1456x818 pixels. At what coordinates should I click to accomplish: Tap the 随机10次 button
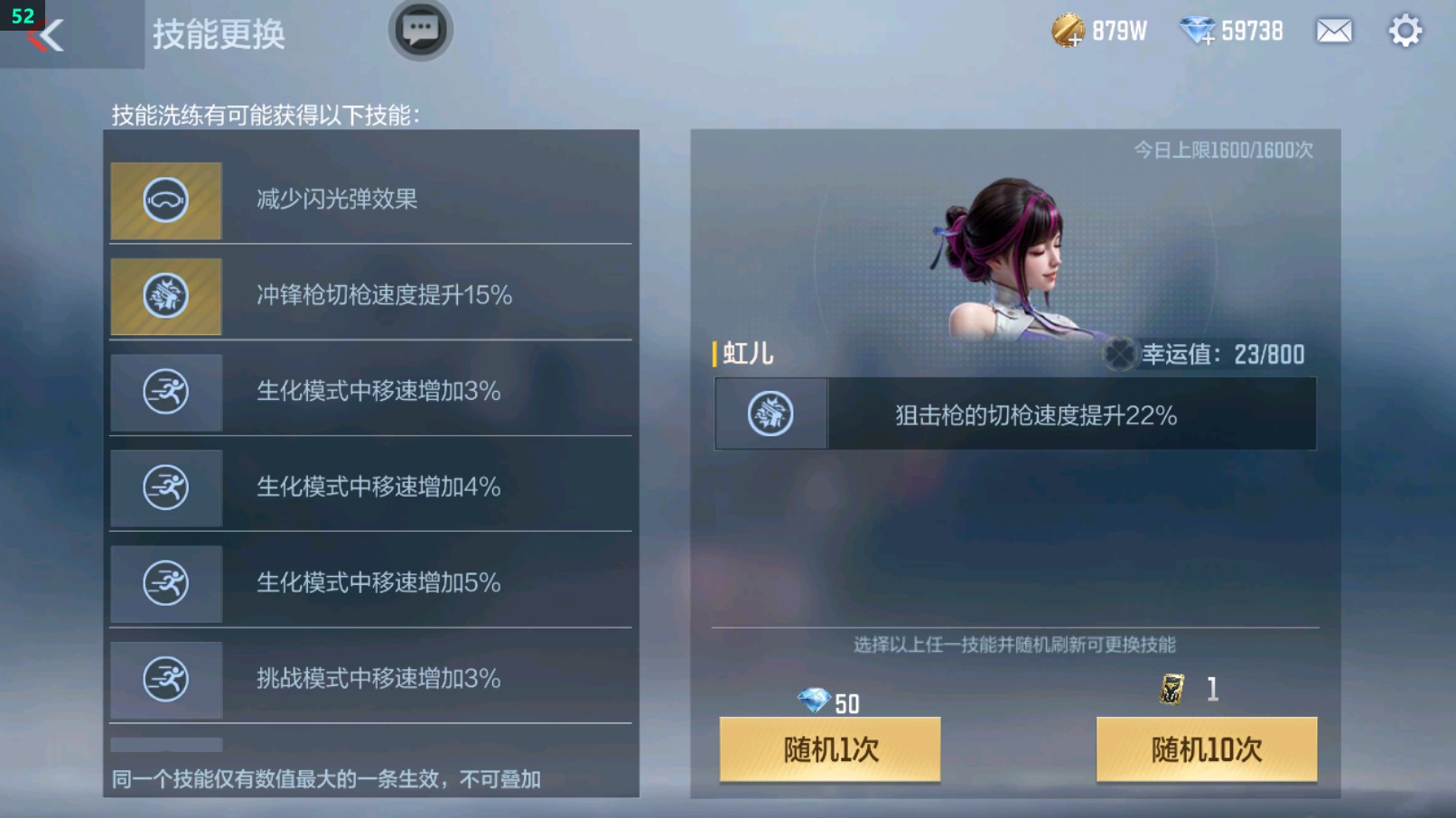(x=1205, y=749)
